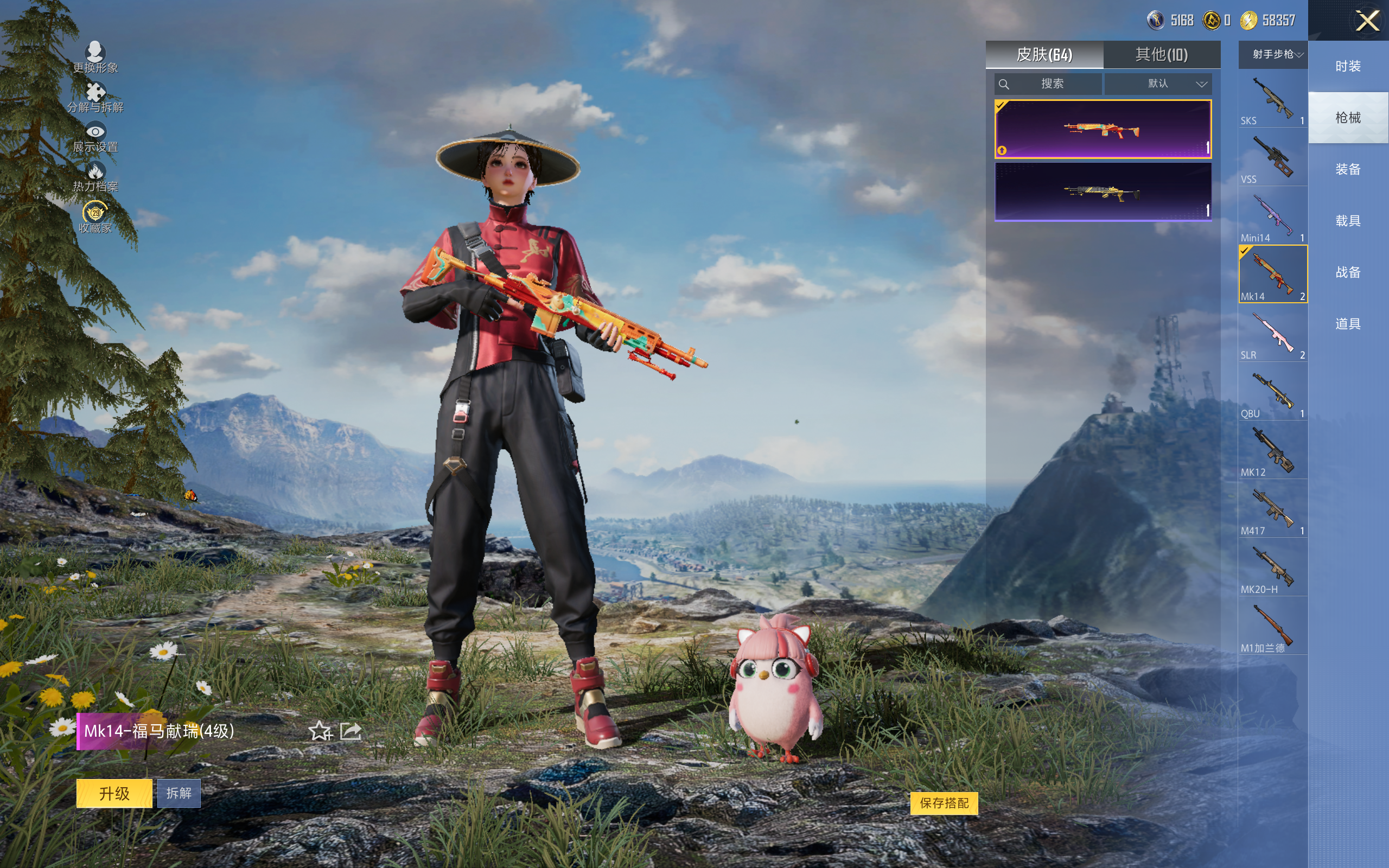The height and width of the screenshot is (868, 1389).
Task: Open the 时装 outfits category
Action: pos(1348,67)
